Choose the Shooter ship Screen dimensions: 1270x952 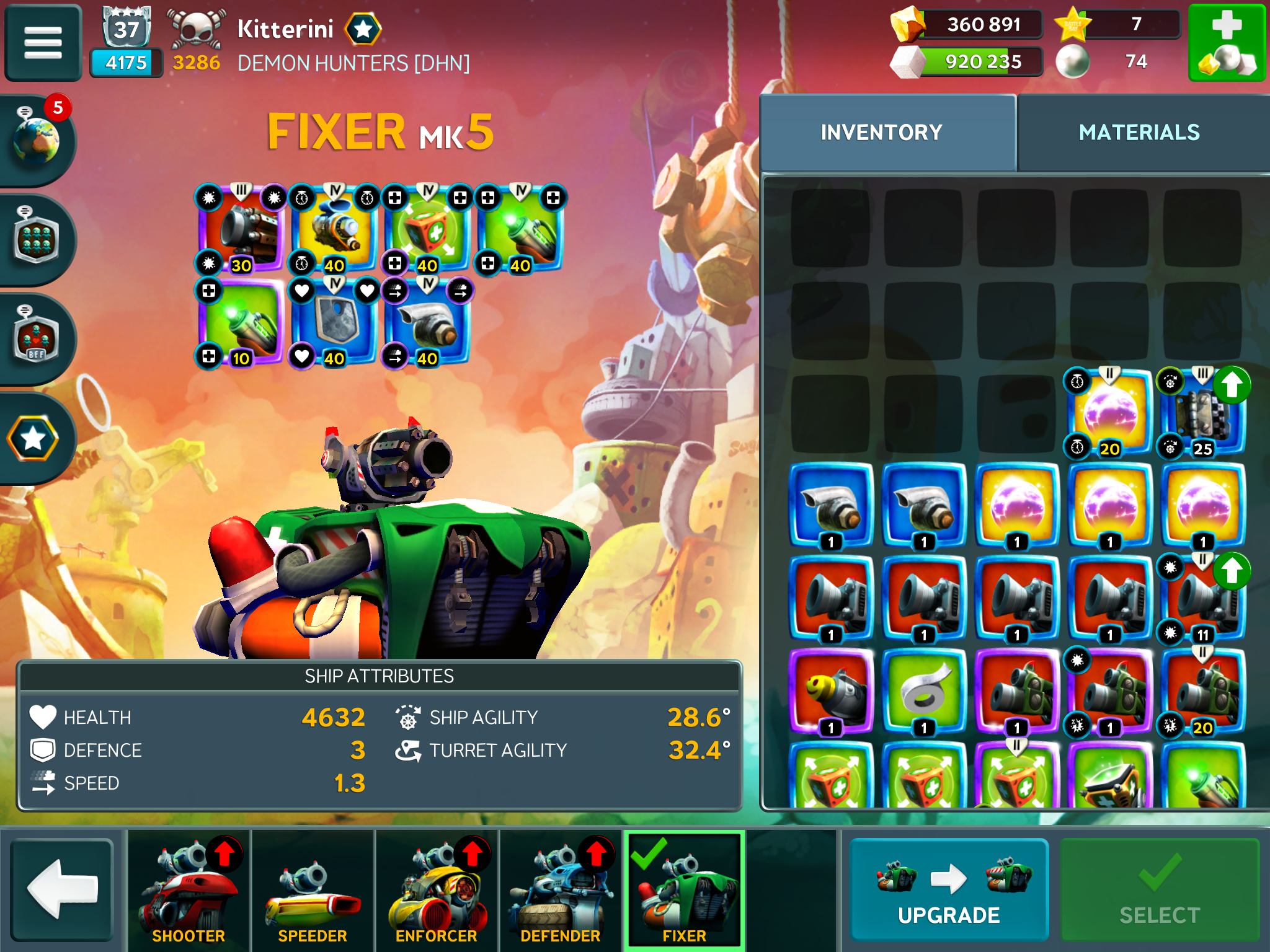(x=189, y=890)
